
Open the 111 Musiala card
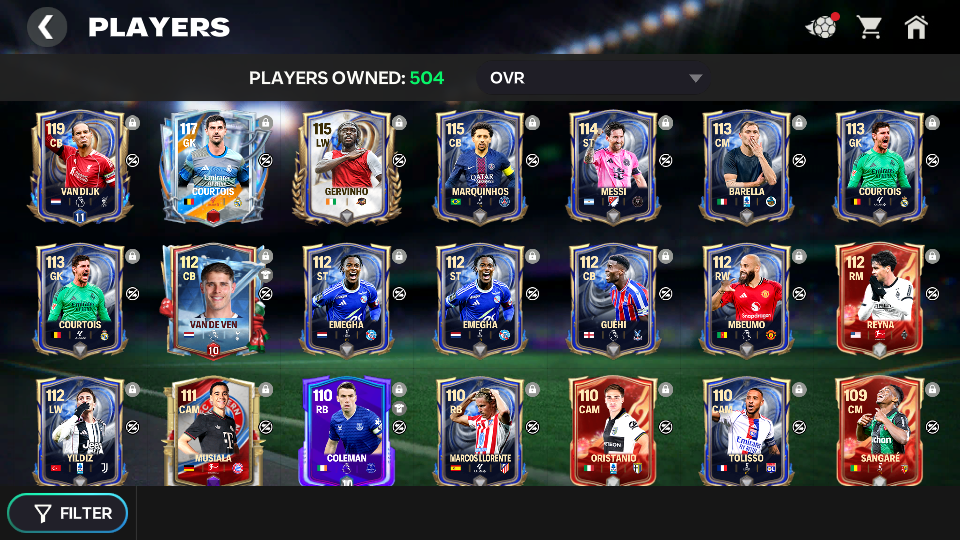click(x=213, y=430)
